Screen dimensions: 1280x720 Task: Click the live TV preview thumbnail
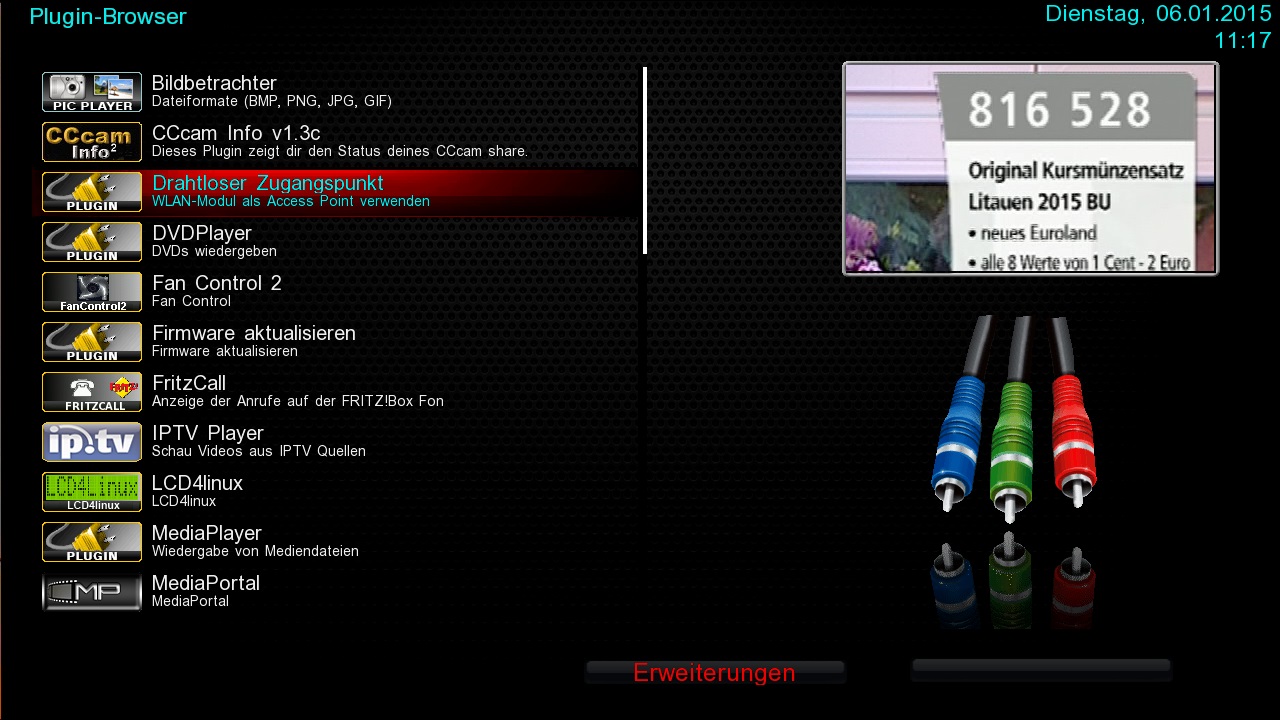1030,168
